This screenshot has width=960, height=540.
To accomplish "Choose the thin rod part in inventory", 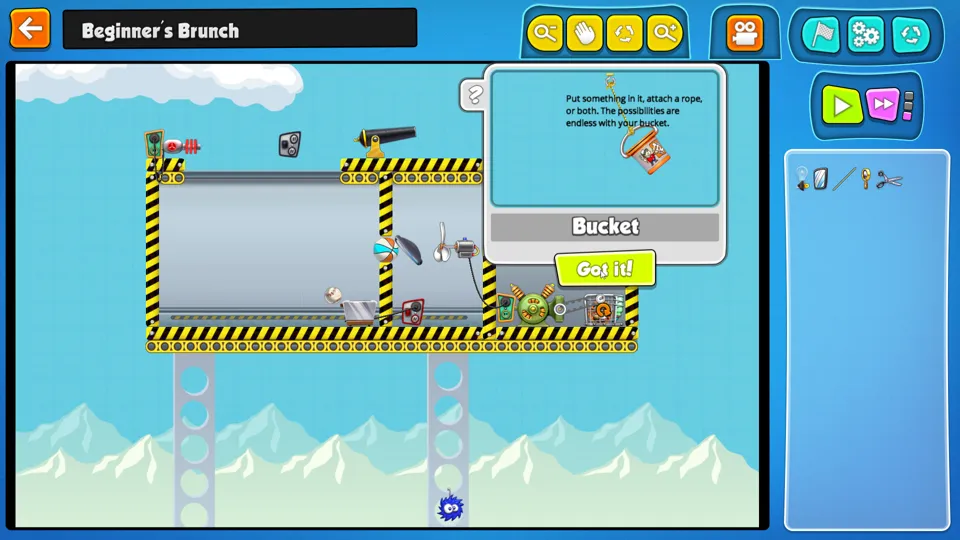I will pyautogui.click(x=845, y=179).
